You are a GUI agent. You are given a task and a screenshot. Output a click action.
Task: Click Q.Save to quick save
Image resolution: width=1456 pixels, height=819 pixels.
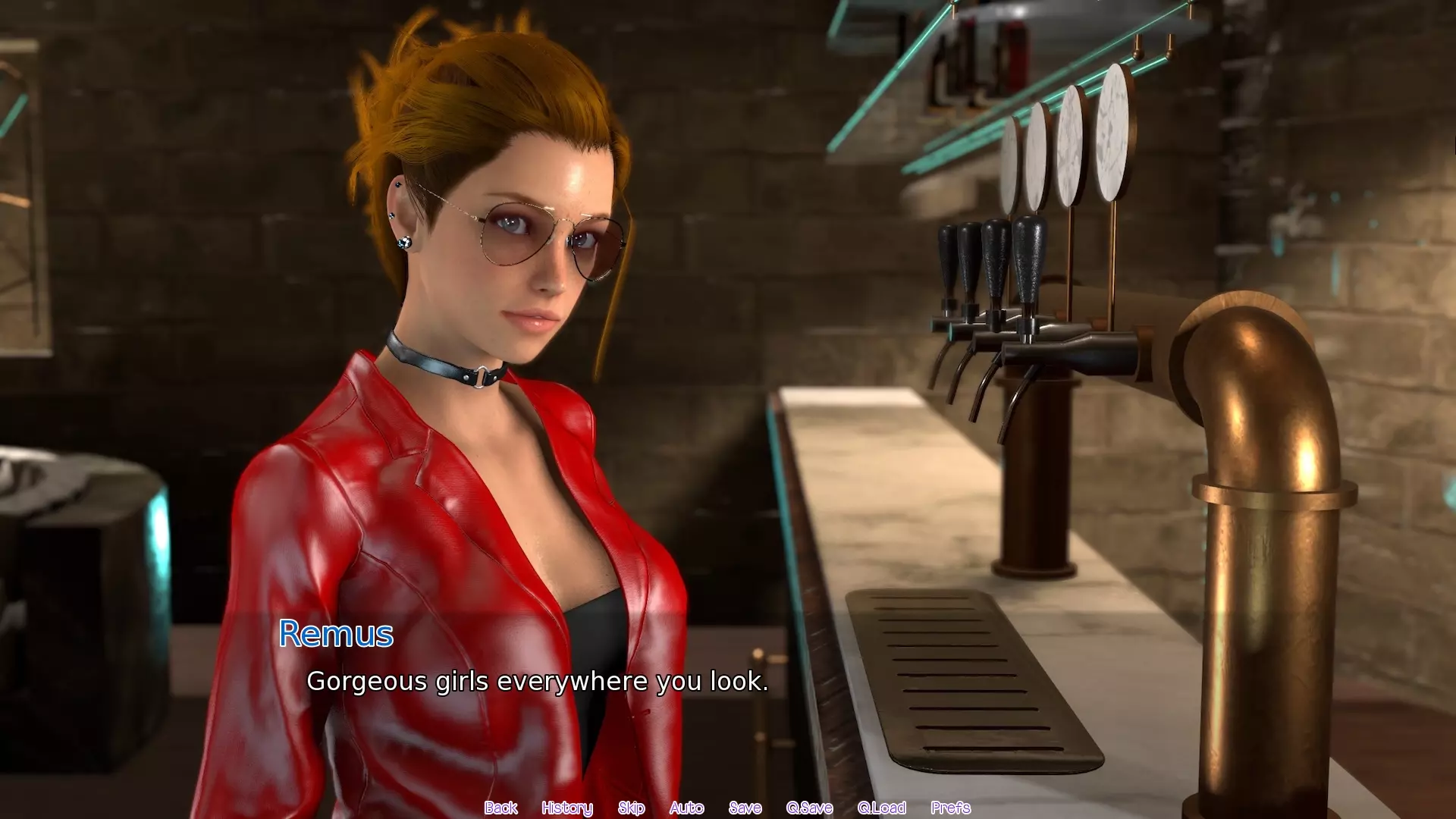[809, 808]
